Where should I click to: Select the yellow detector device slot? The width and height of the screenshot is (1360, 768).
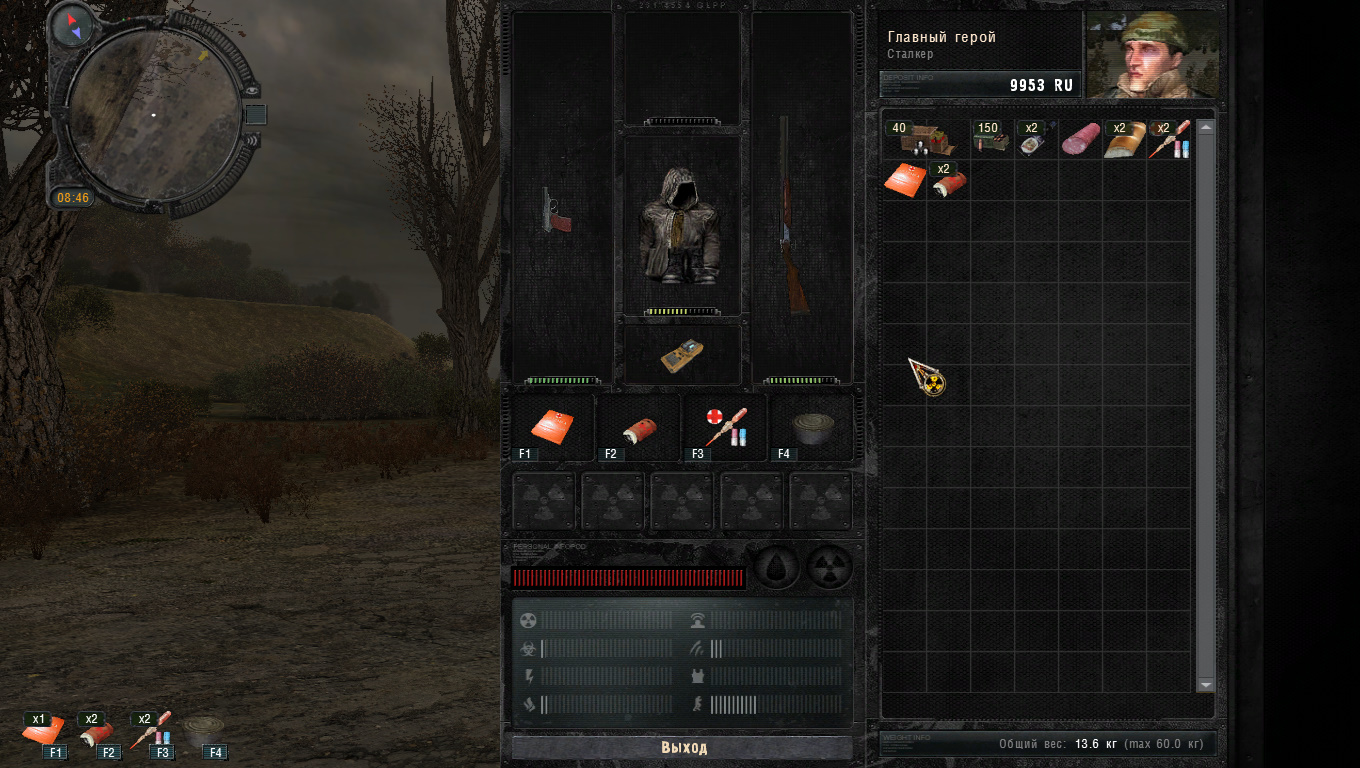[x=683, y=357]
